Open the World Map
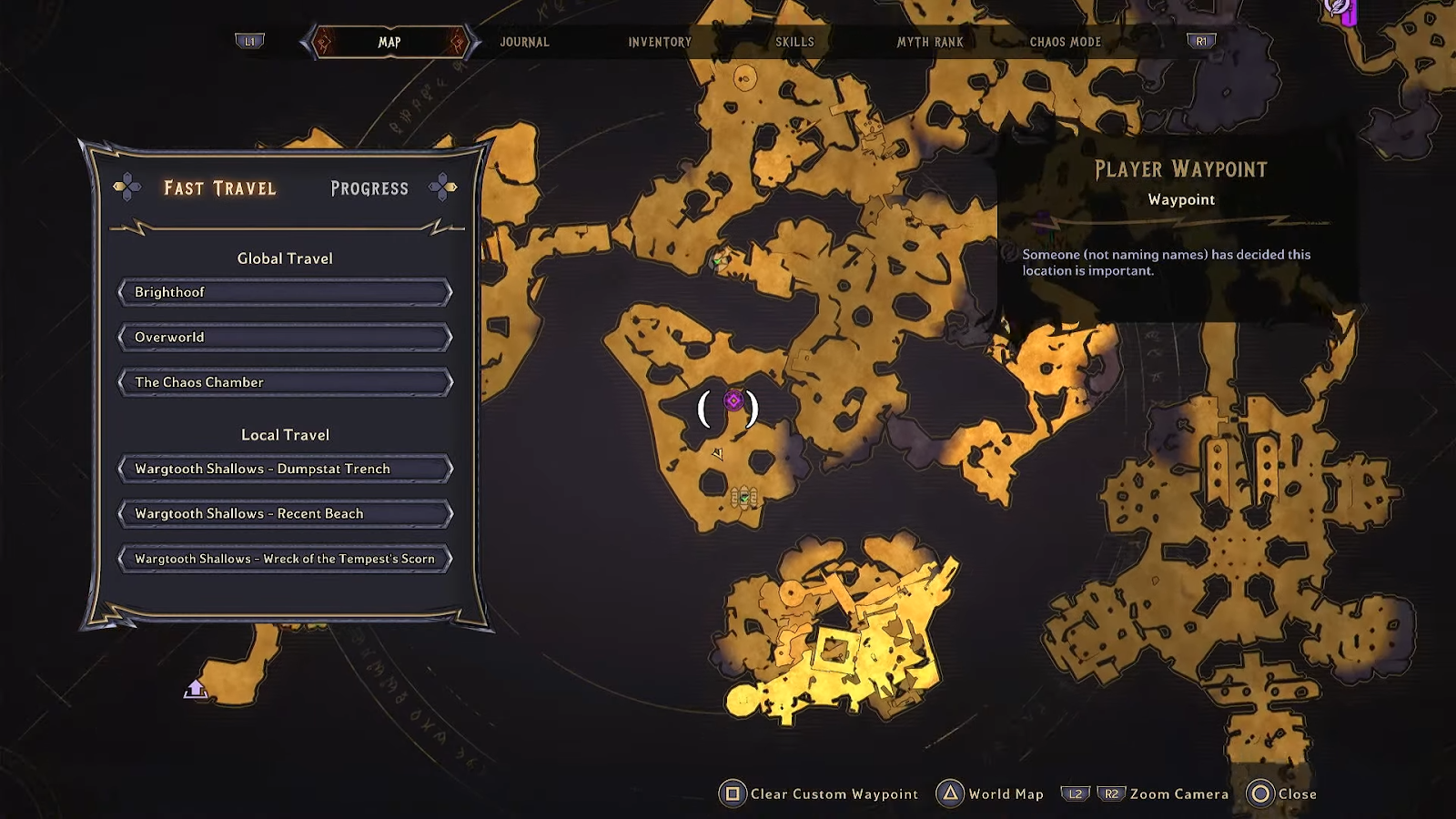This screenshot has height=819, width=1456. tap(990, 794)
